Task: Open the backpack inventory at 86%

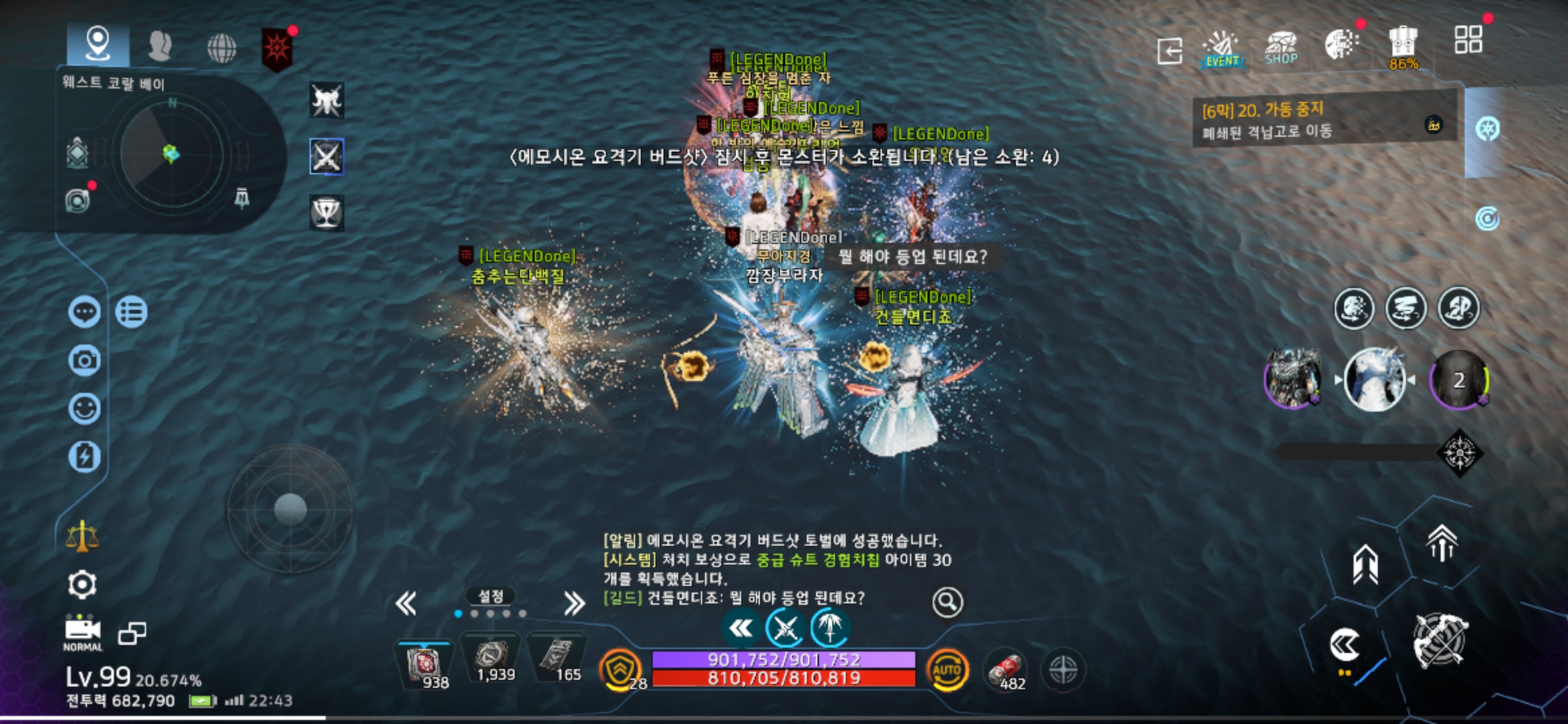Action: 1402,47
